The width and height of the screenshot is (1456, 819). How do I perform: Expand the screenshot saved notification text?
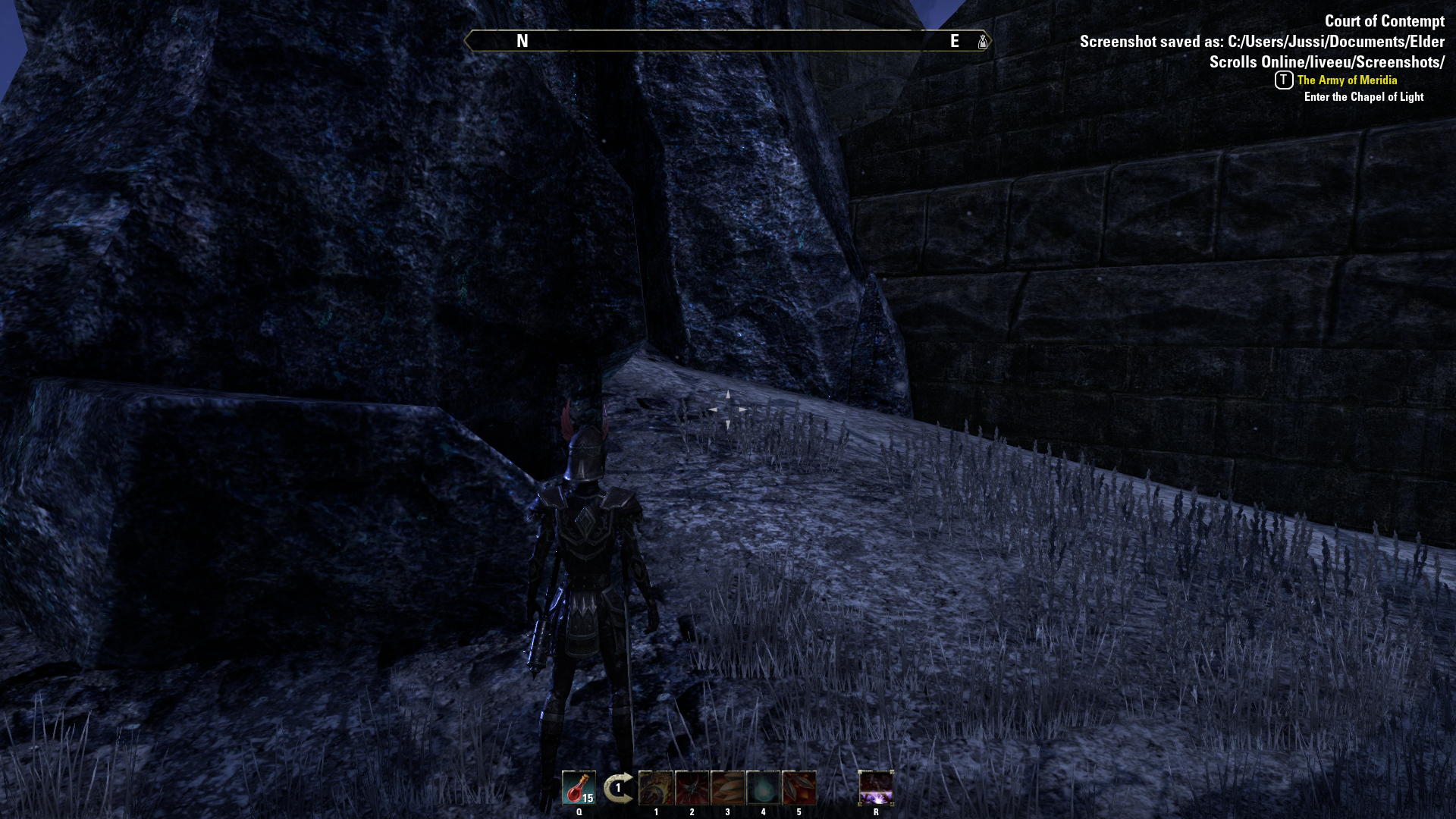click(x=1263, y=42)
